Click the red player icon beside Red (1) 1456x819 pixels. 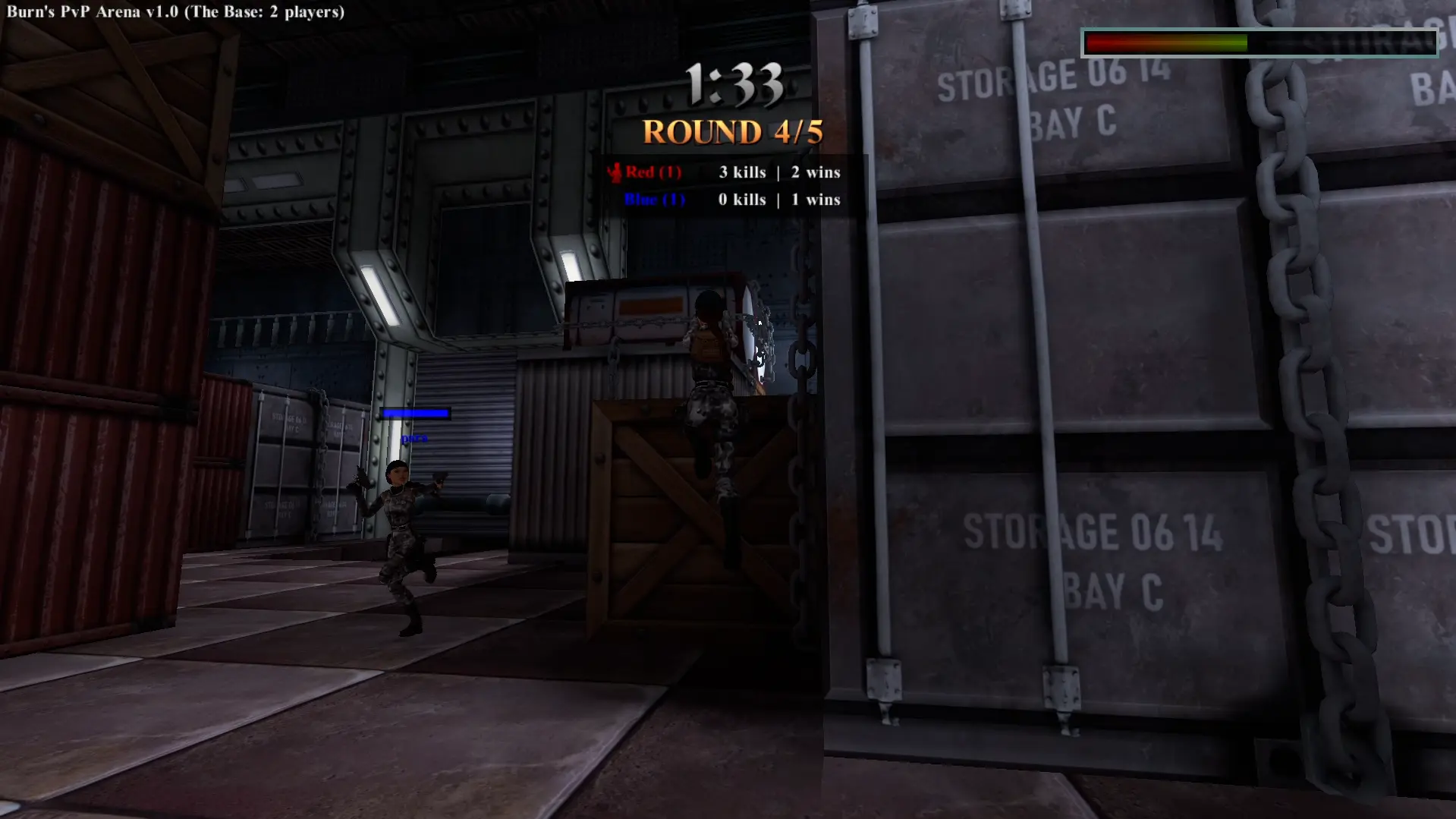(615, 172)
